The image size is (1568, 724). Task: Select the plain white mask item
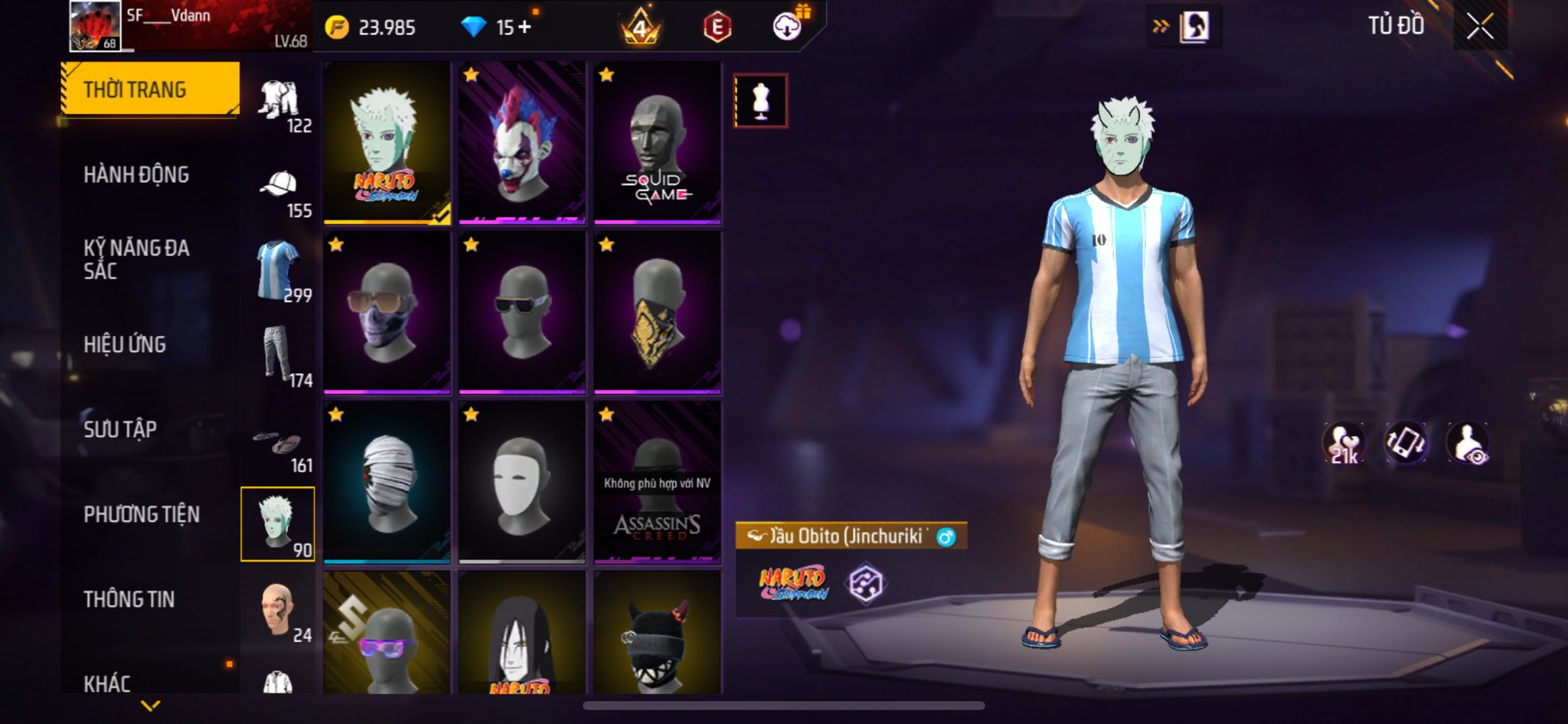(x=522, y=483)
